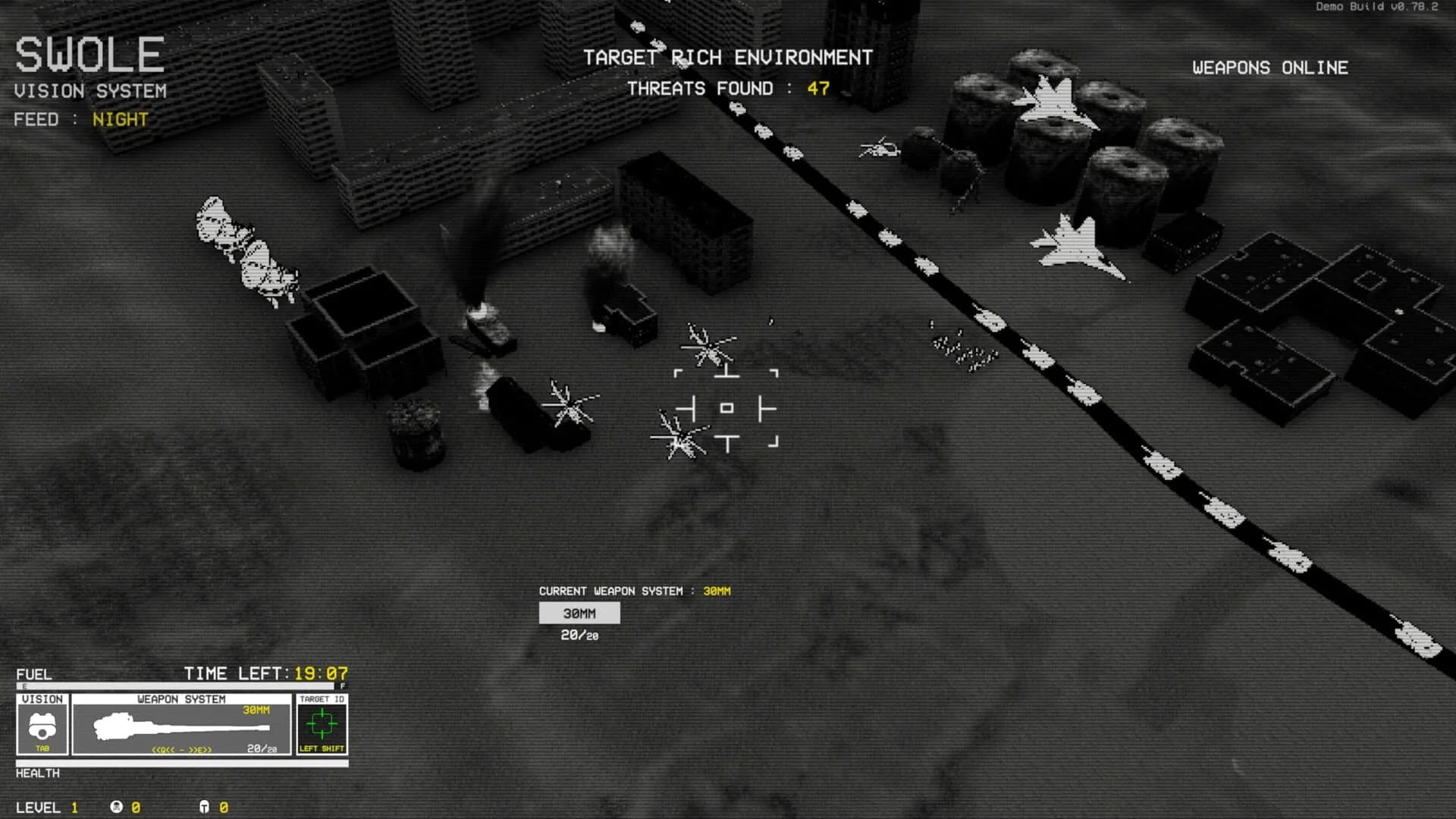Click the TIME LEFT countdown display

[x=265, y=673]
